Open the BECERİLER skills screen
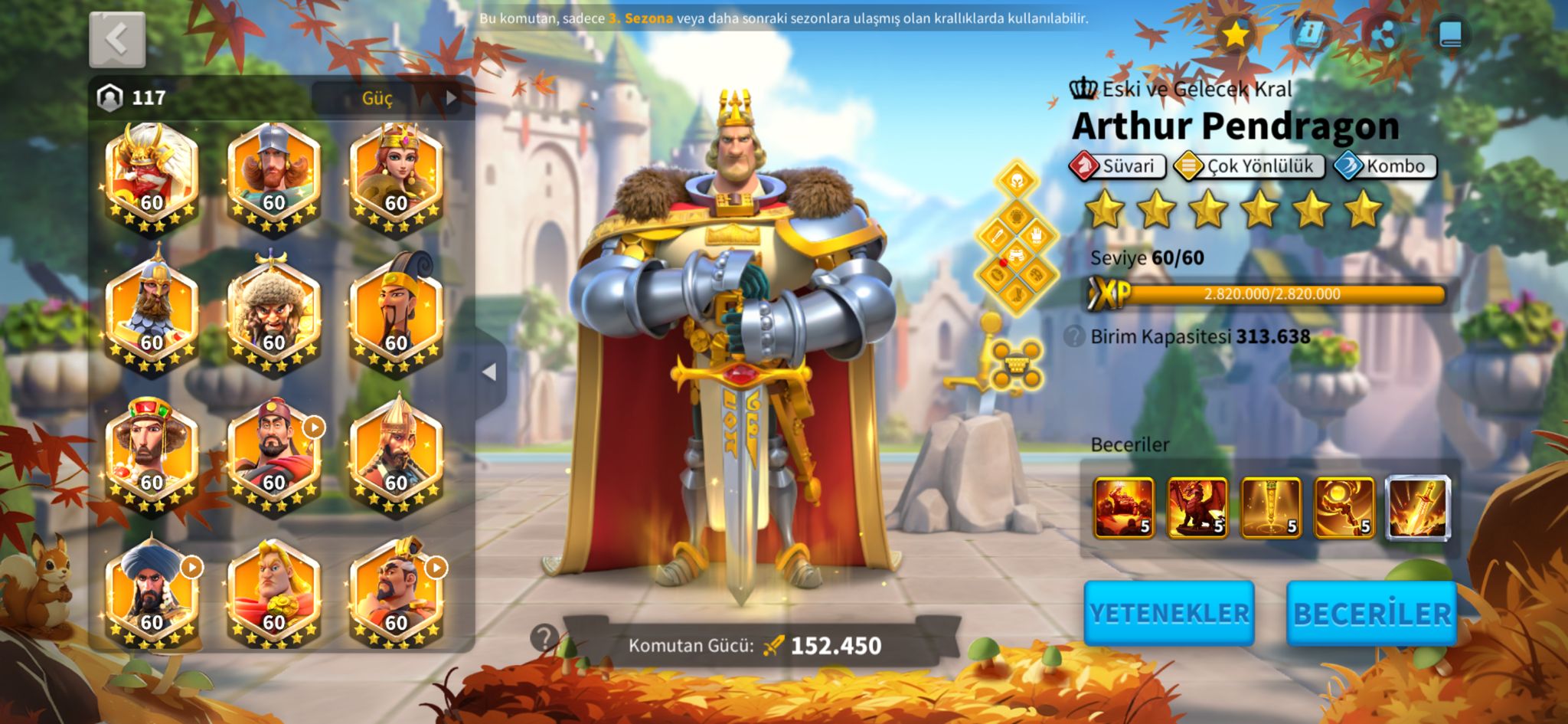Screen dimensions: 1568x724 [x=1371, y=613]
